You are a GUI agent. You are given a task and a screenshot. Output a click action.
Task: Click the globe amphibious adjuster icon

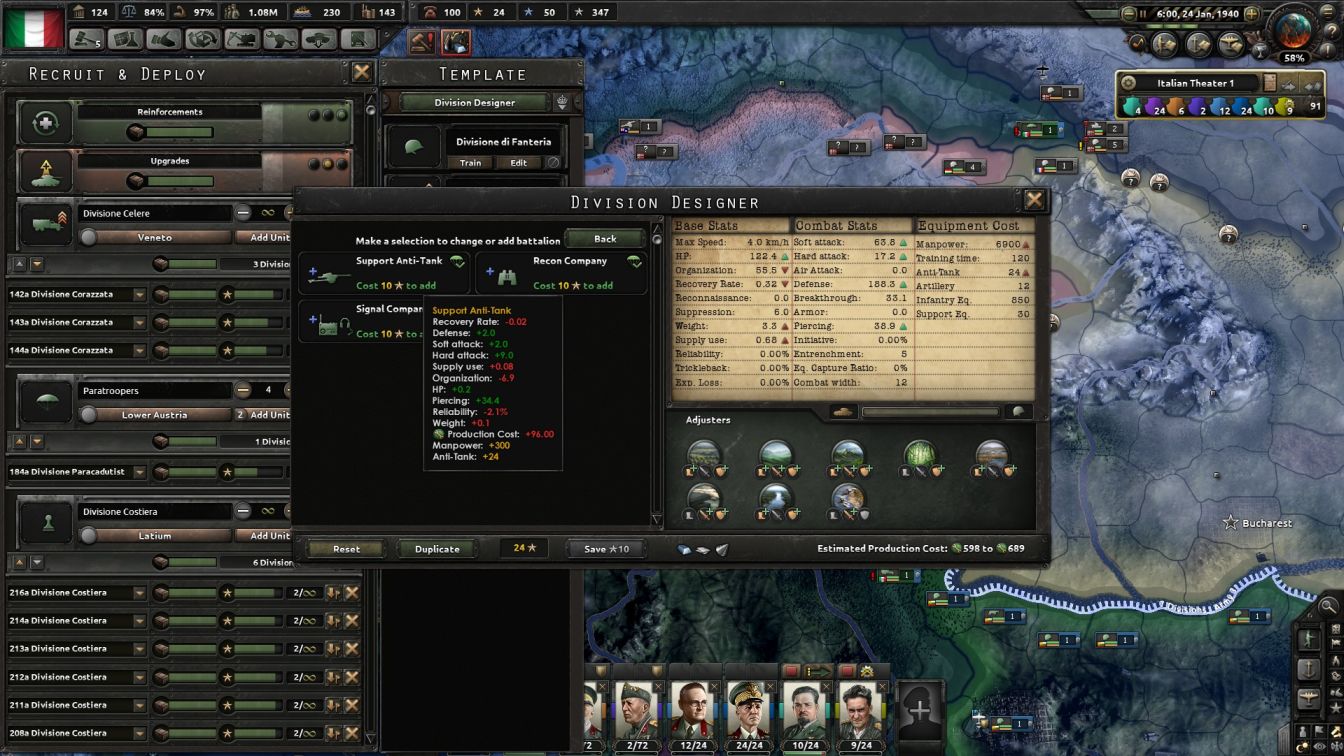click(849, 496)
